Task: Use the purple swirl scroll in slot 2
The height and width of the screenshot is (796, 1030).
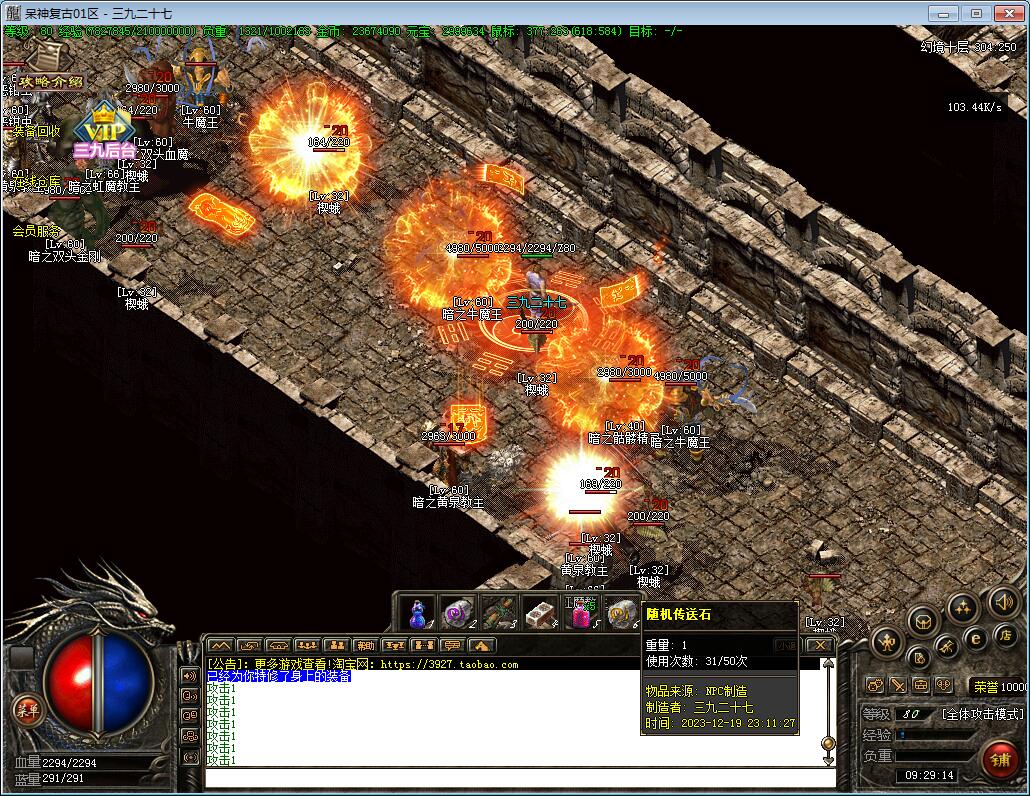Action: (457, 613)
